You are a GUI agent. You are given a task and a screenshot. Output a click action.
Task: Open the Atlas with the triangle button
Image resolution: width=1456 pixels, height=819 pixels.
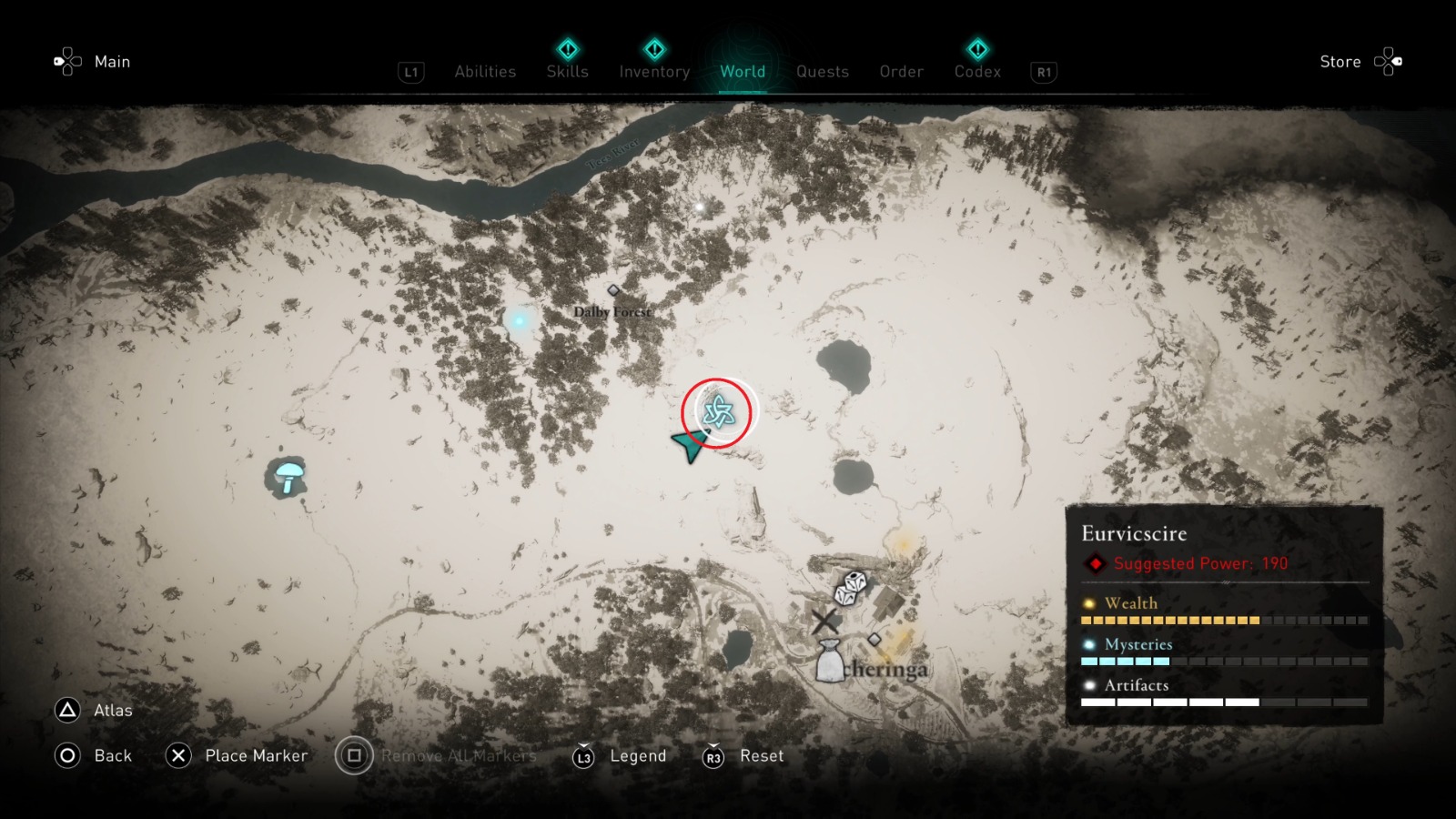pyautogui.click(x=67, y=711)
